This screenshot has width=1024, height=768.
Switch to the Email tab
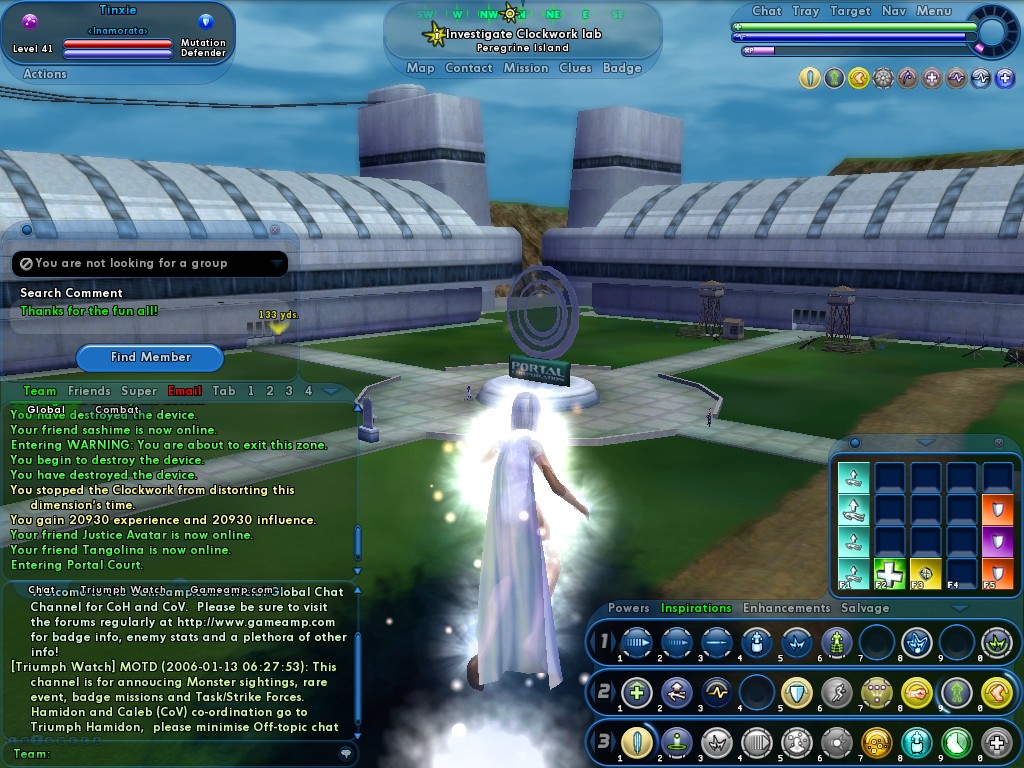coord(185,391)
